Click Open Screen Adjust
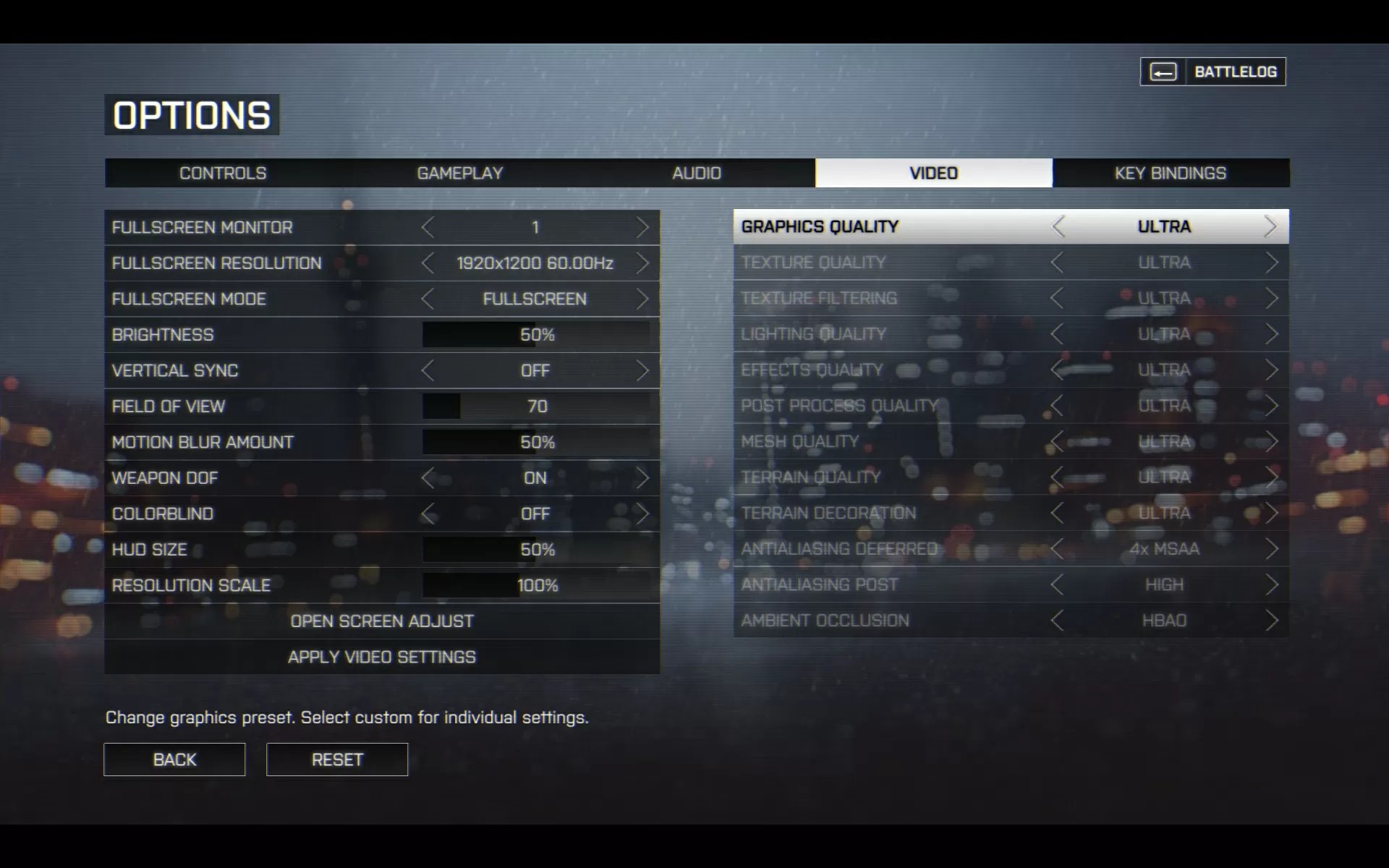This screenshot has height=868, width=1389. coord(382,621)
